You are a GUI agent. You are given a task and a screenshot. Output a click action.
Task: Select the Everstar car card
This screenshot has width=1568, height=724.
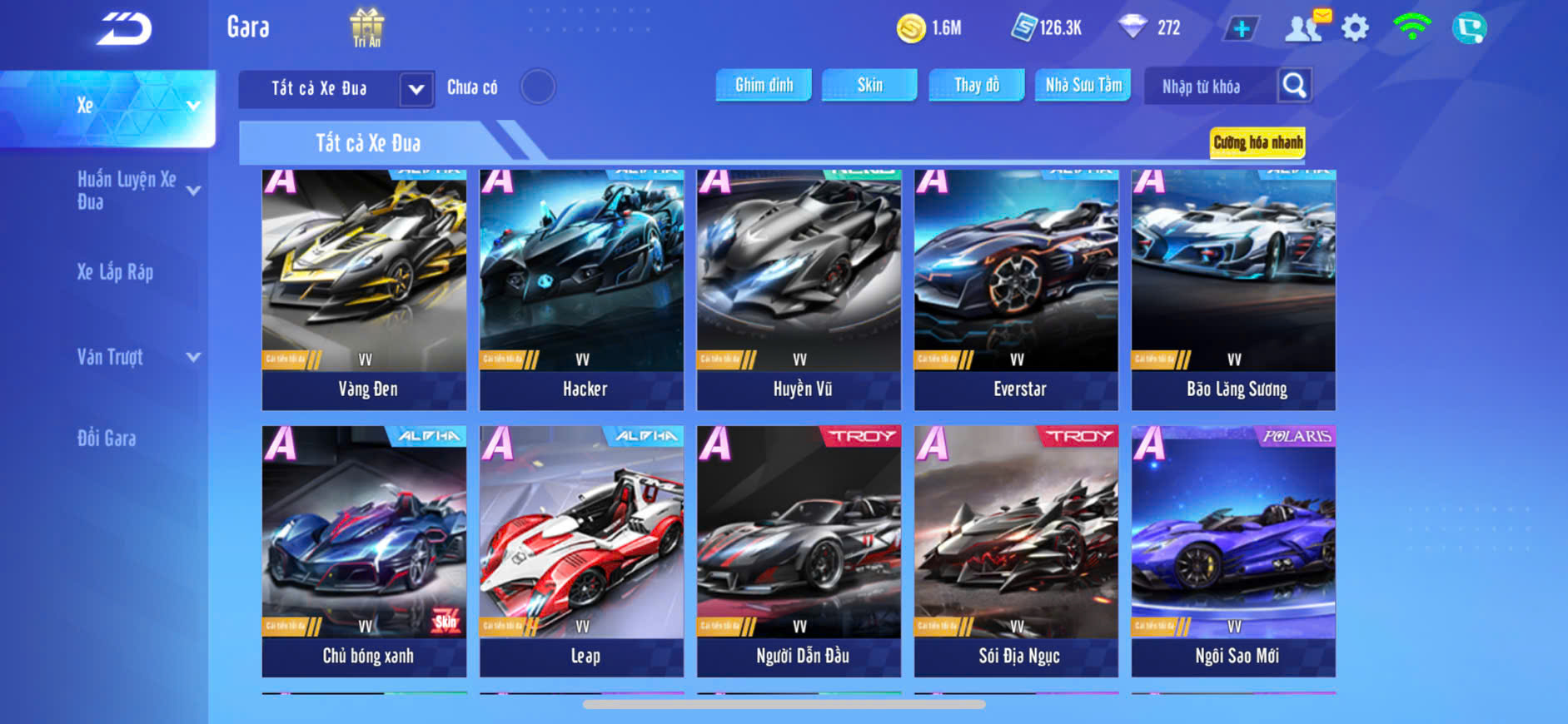pos(1016,289)
